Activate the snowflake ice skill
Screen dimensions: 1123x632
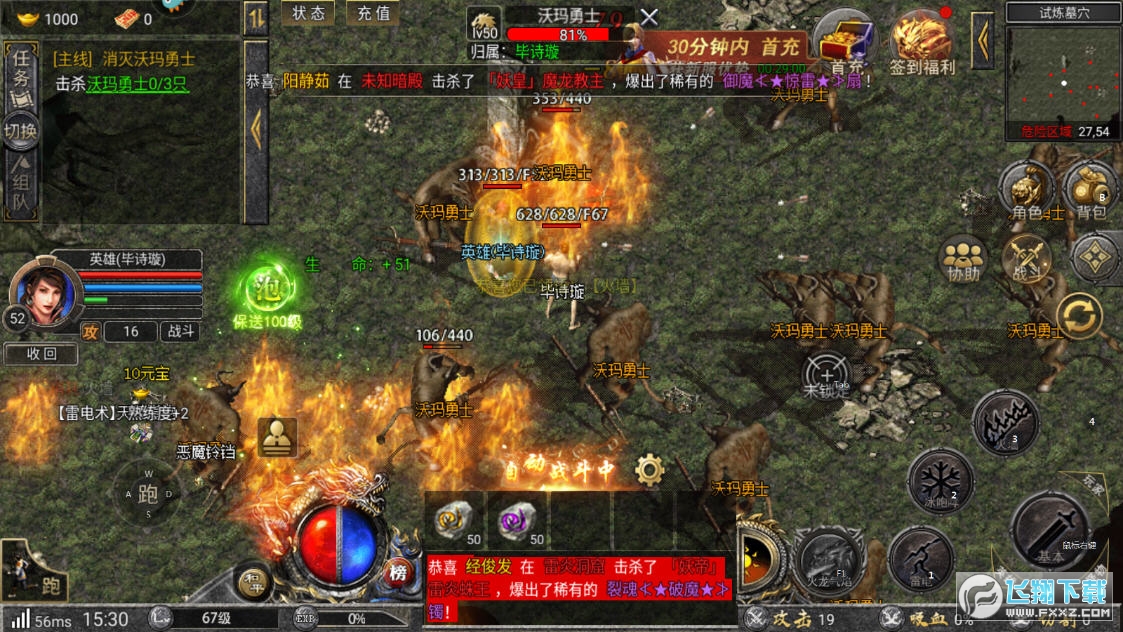tap(940, 480)
